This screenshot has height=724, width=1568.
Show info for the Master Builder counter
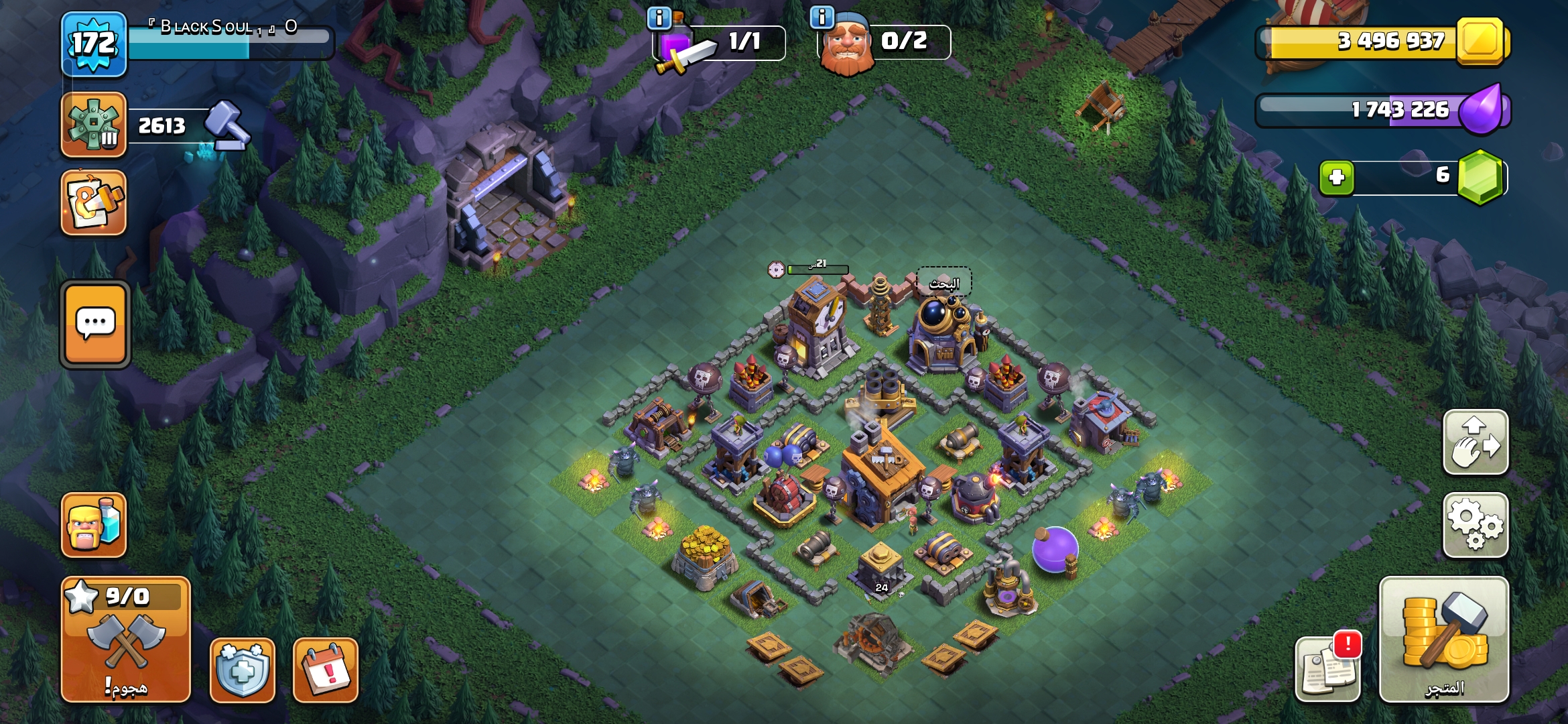(x=822, y=17)
